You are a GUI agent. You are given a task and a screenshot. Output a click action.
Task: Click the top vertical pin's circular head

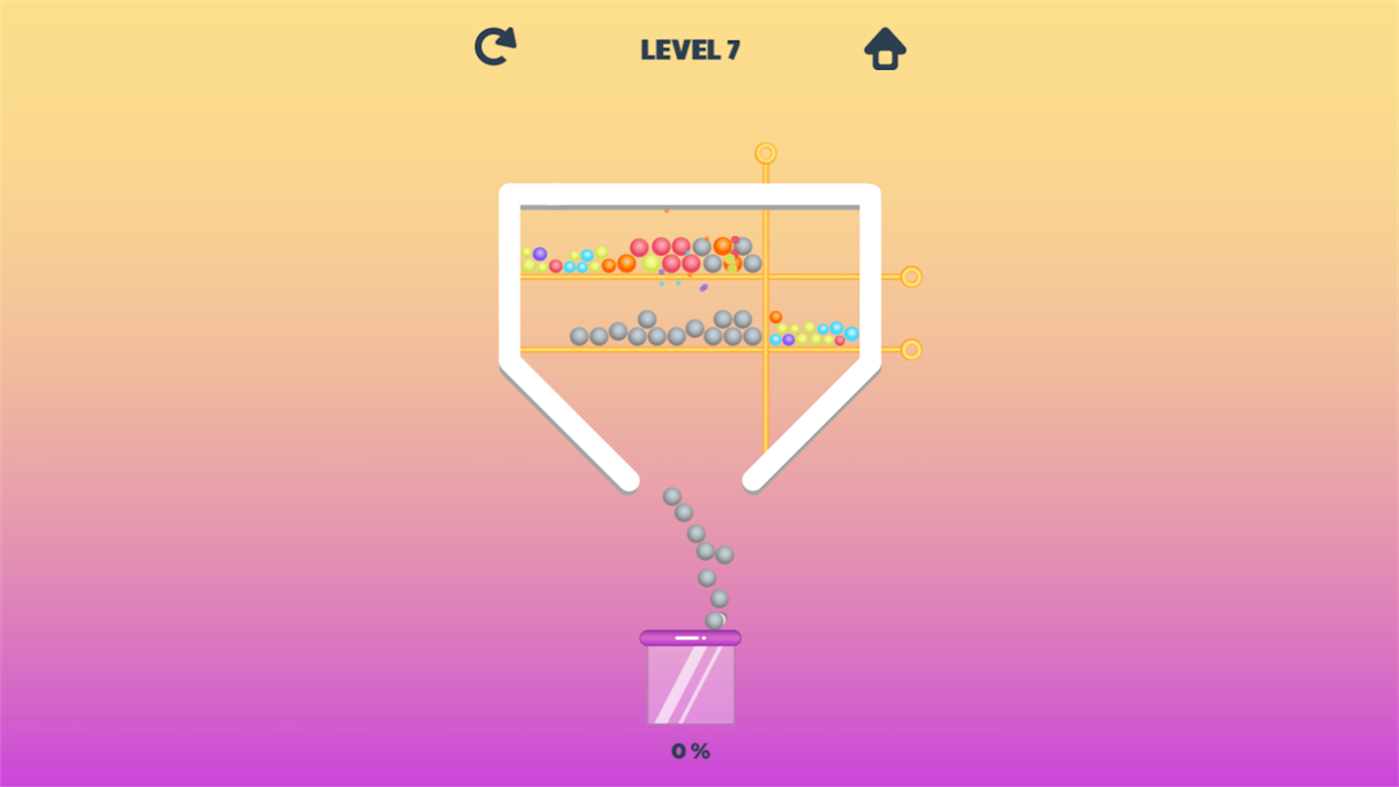point(764,155)
